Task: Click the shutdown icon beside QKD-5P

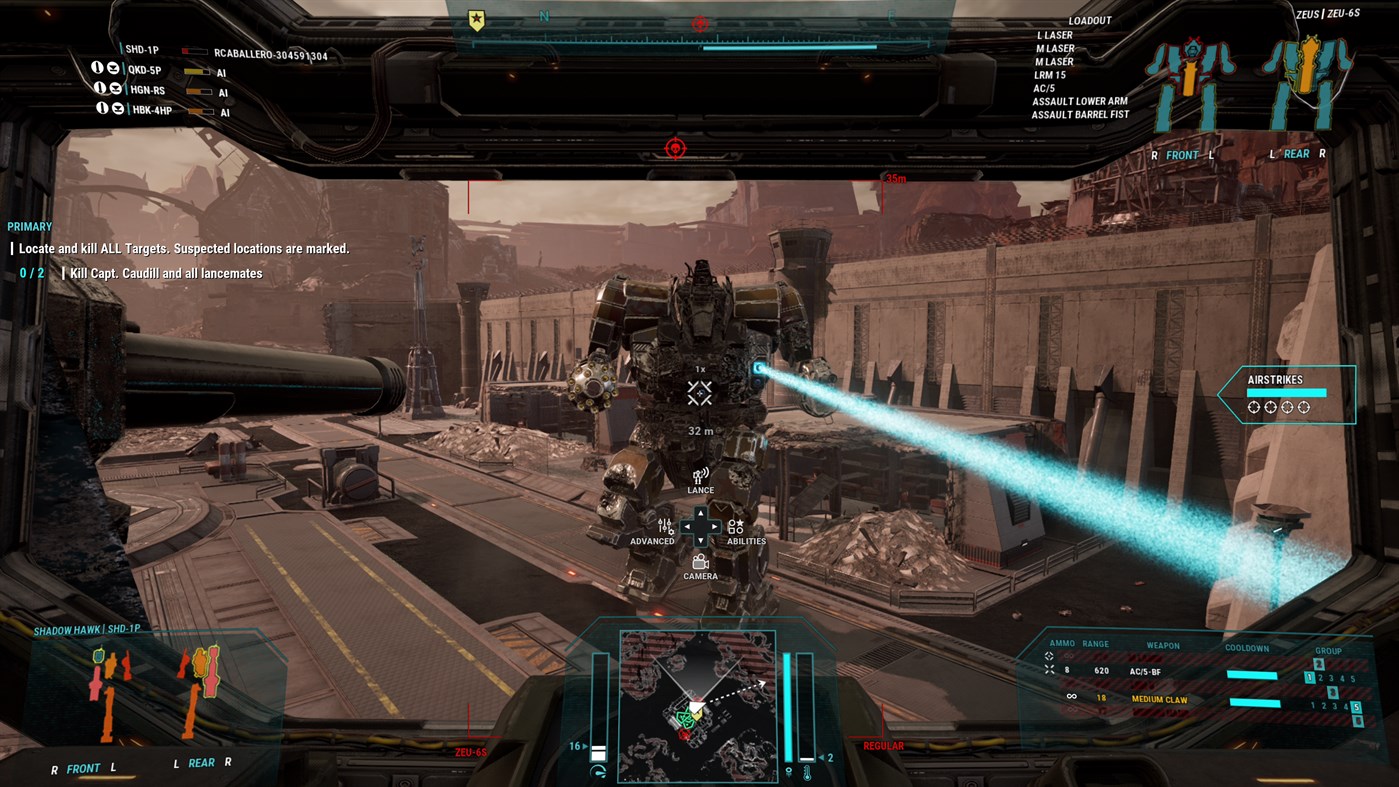Action: pos(114,68)
